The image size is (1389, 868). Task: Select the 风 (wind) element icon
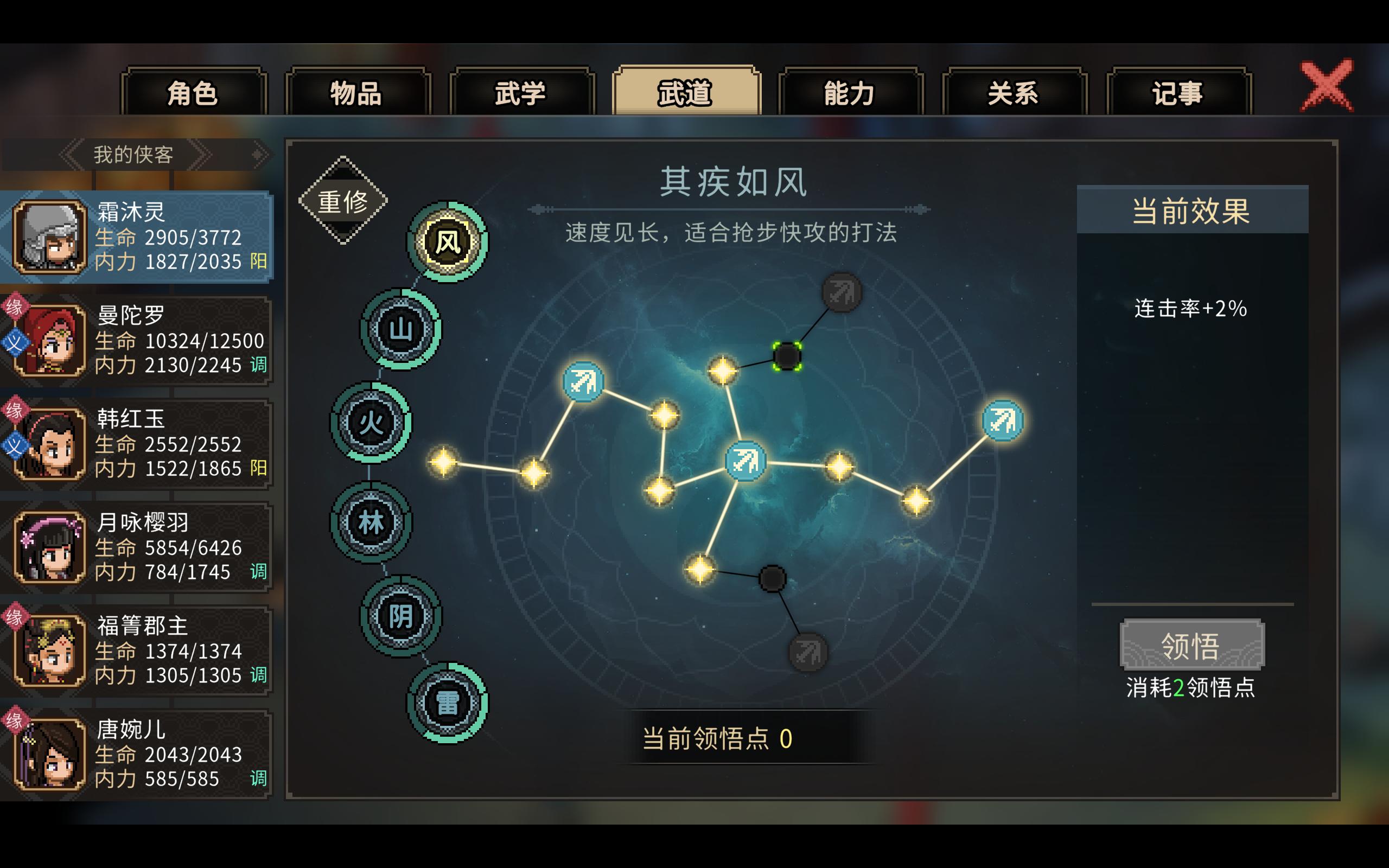pos(448,242)
